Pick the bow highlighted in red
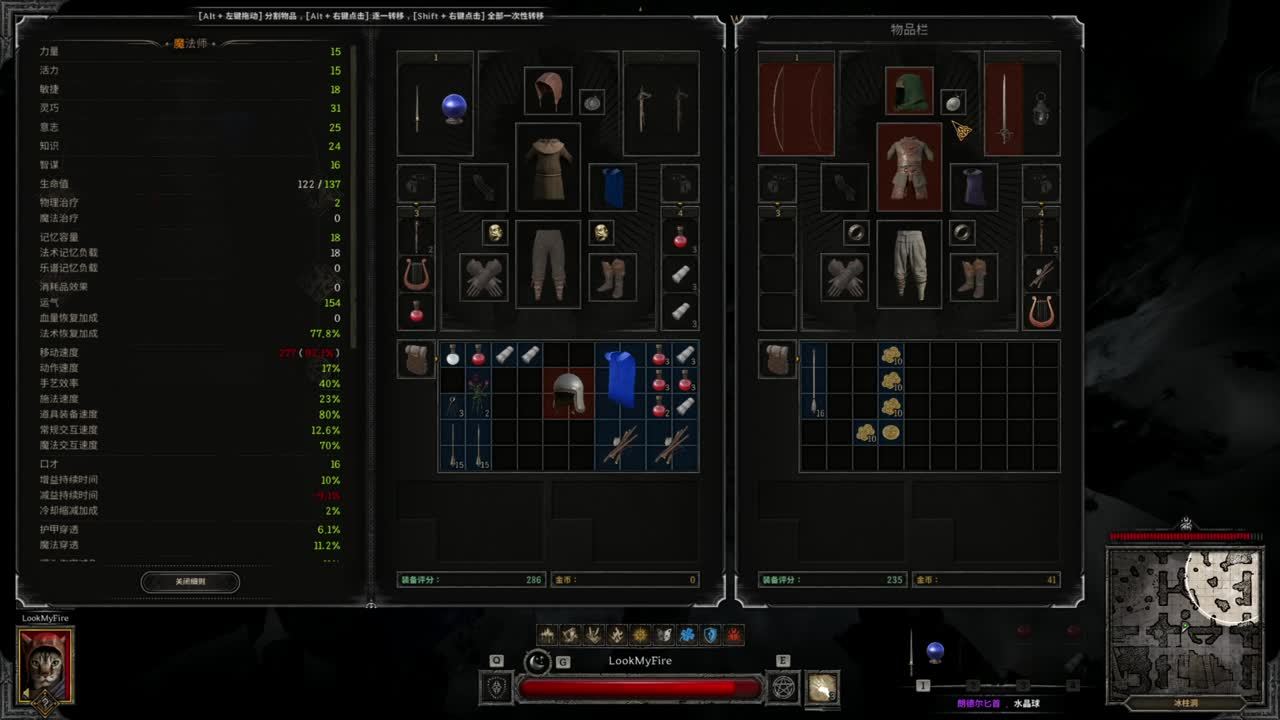Screen dimensions: 1280x720 796,108
